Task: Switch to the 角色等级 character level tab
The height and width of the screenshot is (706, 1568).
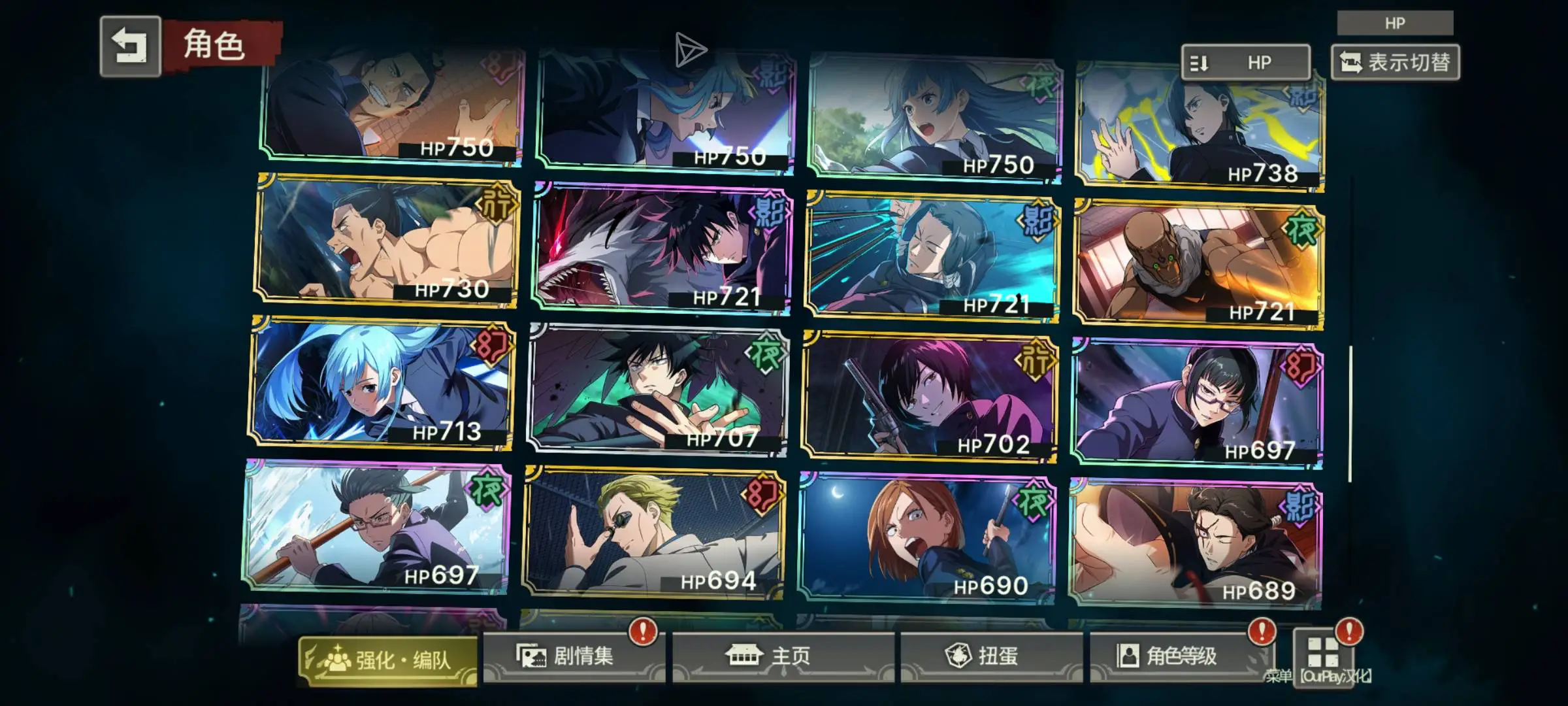Action: point(1181,656)
